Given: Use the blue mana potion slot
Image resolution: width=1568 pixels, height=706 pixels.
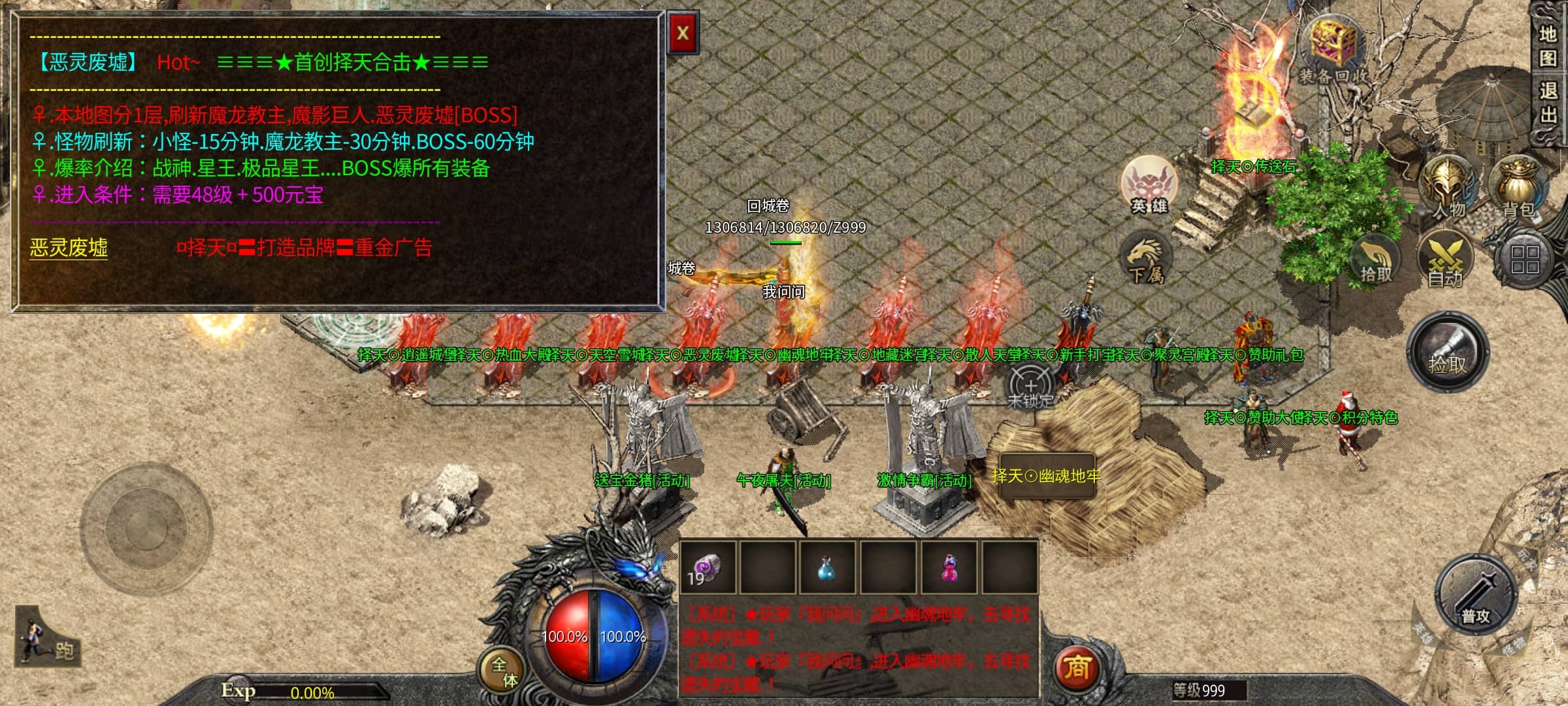Looking at the screenshot, I should [826, 567].
